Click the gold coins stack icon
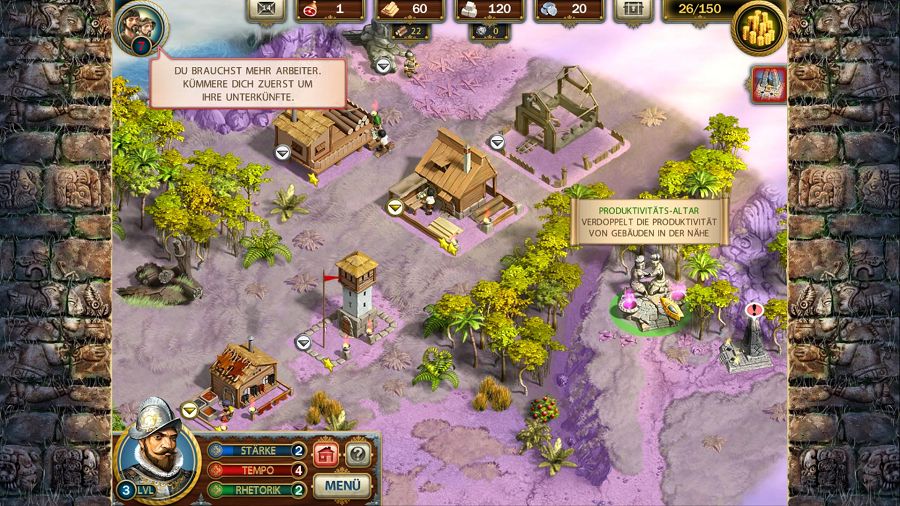The image size is (900, 506). click(759, 27)
